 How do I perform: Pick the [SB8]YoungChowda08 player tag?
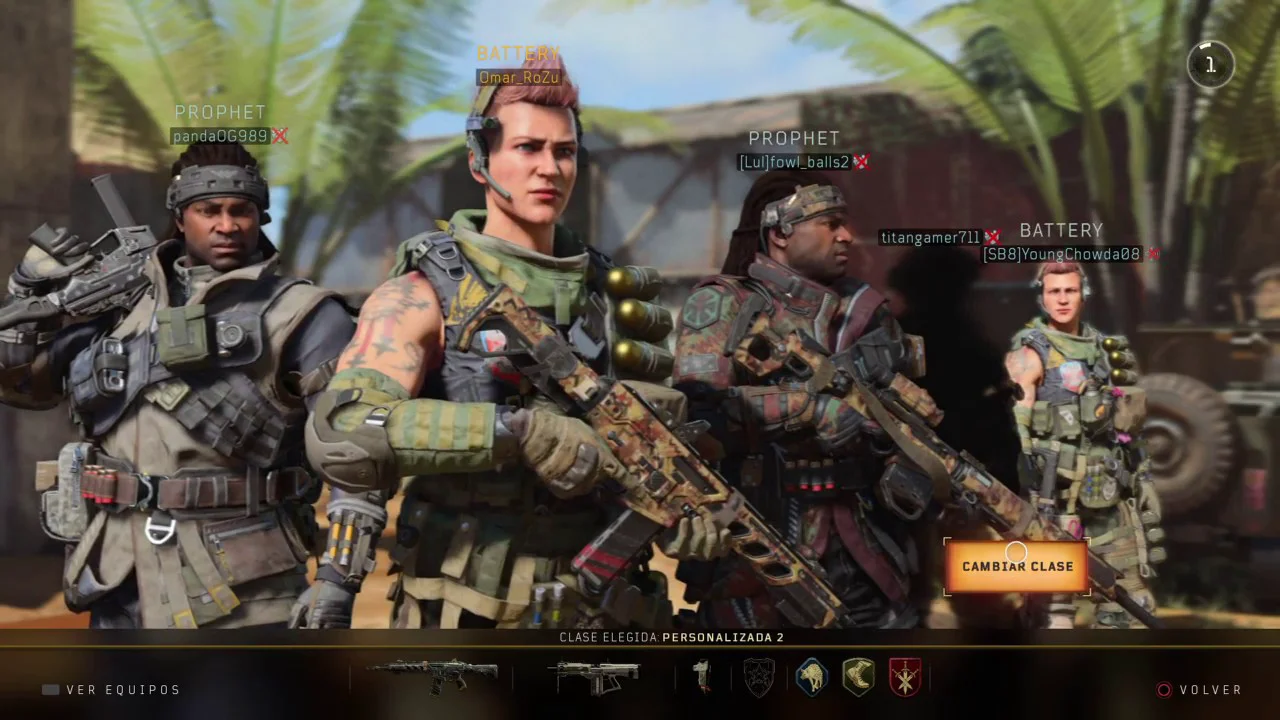coord(1061,254)
